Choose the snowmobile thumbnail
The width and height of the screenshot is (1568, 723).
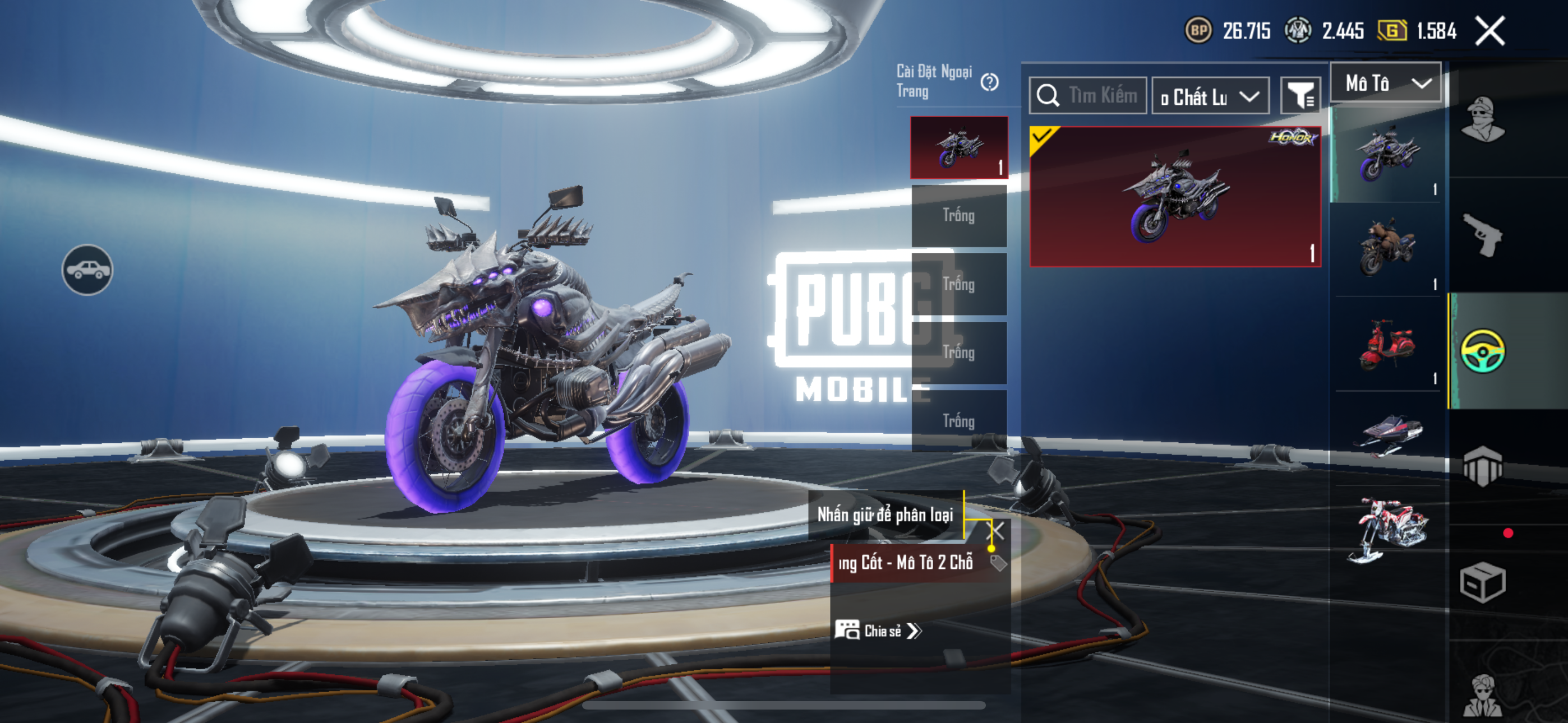coord(1387,435)
